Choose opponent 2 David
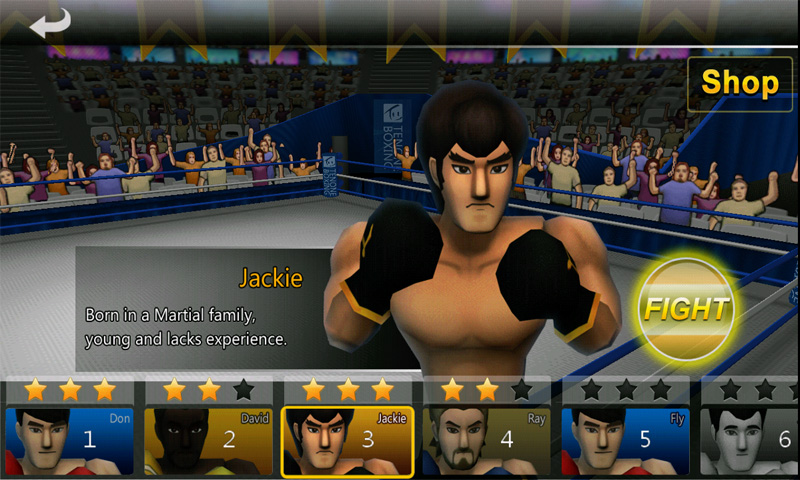800x480 pixels. 209,440
